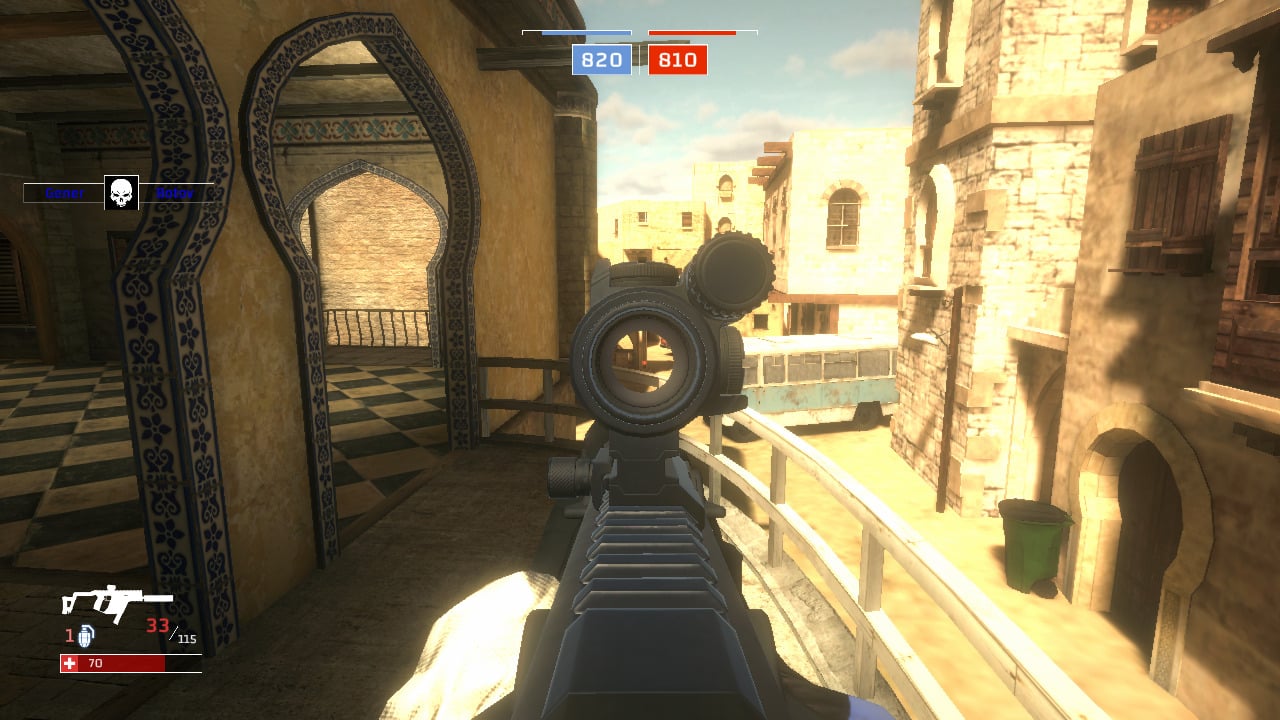1280x720 pixels.
Task: Click the red 810 score counter
Action: coord(677,60)
